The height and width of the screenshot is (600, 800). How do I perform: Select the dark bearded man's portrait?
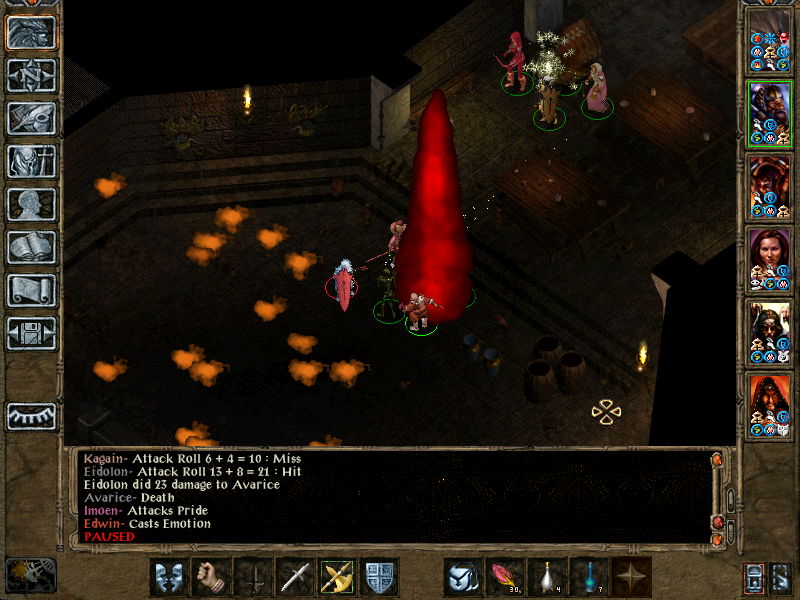point(769,332)
